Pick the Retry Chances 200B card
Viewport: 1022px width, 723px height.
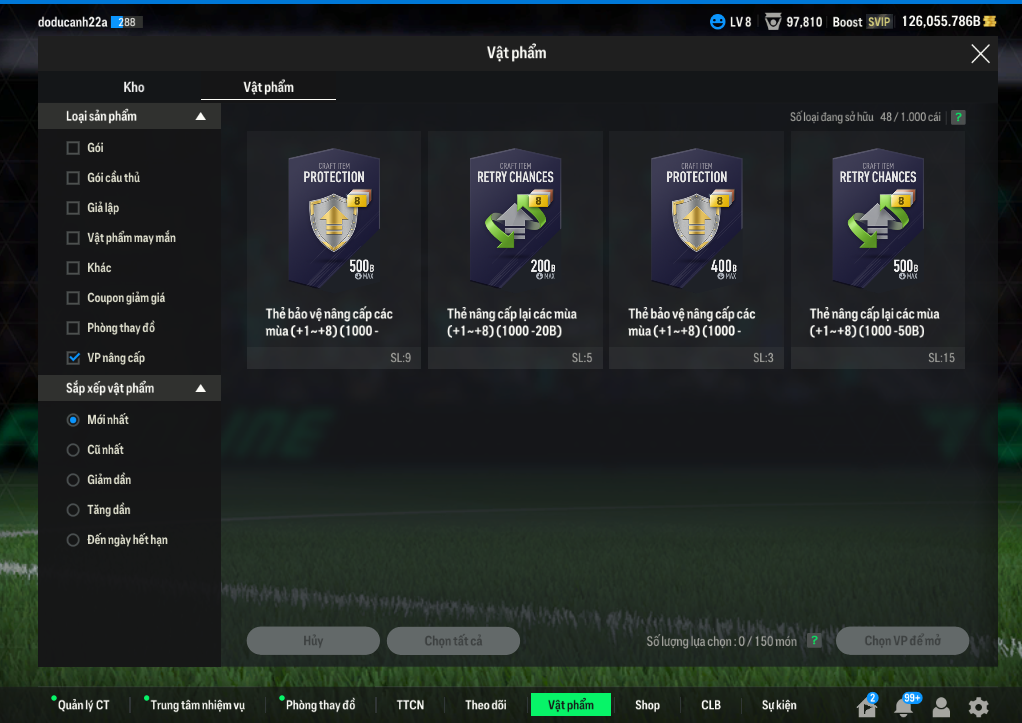click(x=515, y=250)
